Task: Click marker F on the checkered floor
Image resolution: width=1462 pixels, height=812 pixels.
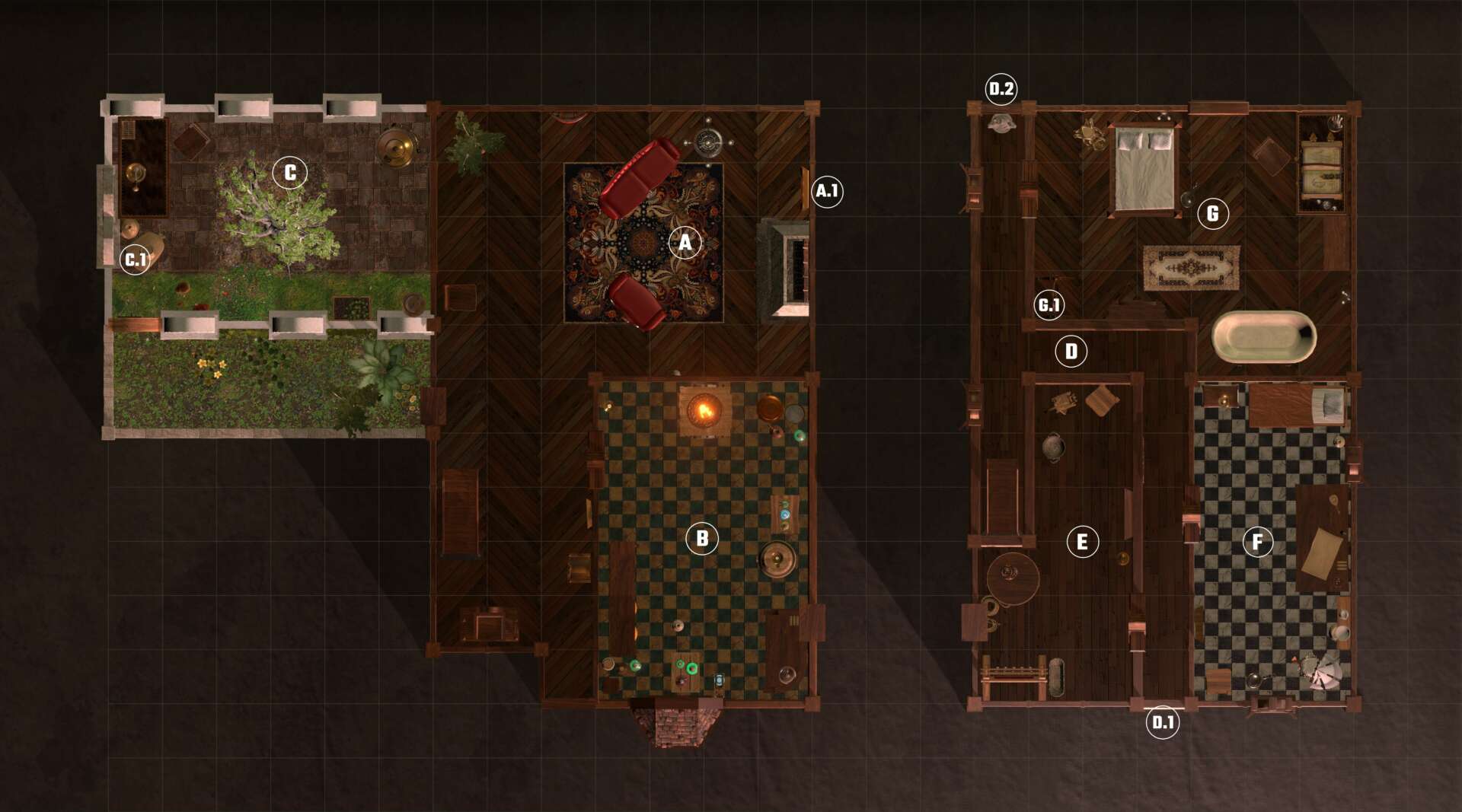Action: tap(1257, 542)
